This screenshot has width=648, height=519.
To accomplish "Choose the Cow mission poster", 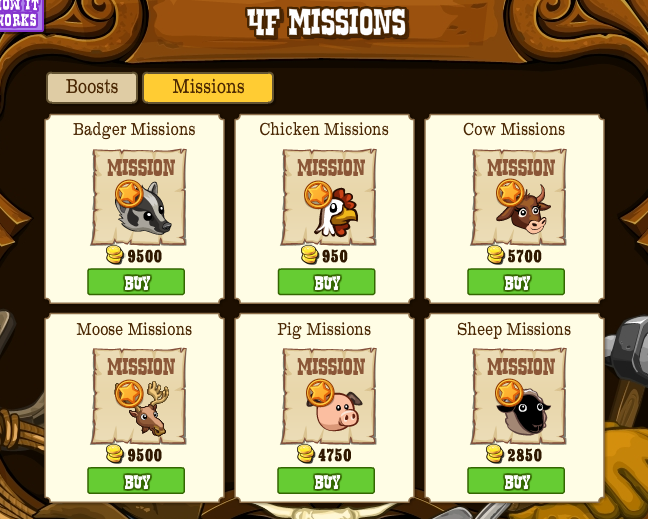I will tap(518, 196).
